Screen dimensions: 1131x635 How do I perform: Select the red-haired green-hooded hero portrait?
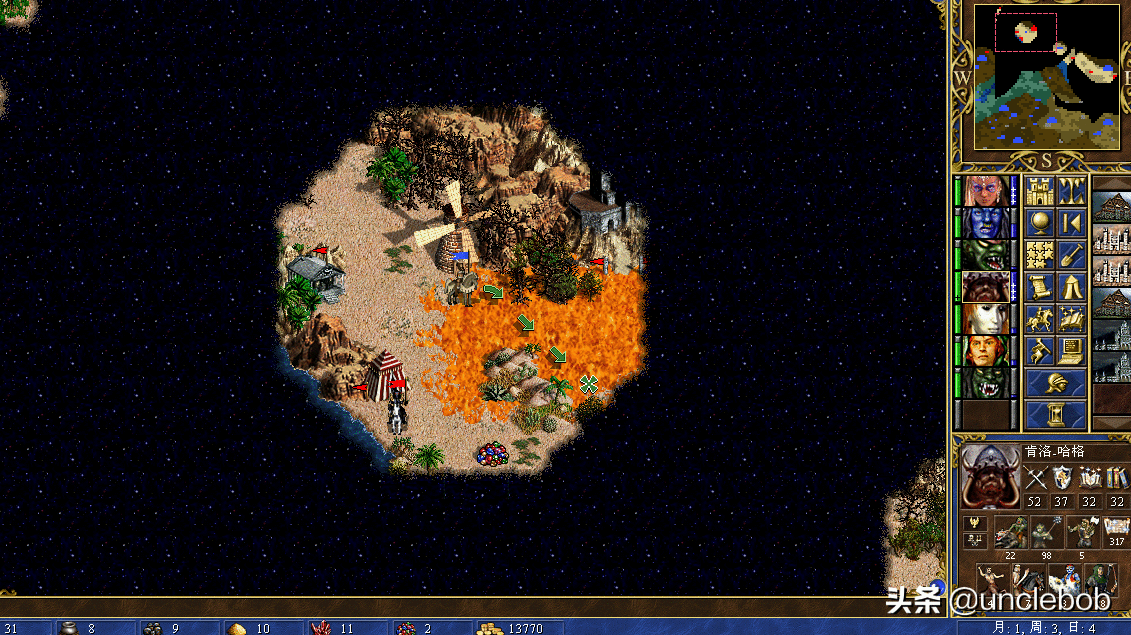[x=986, y=351]
